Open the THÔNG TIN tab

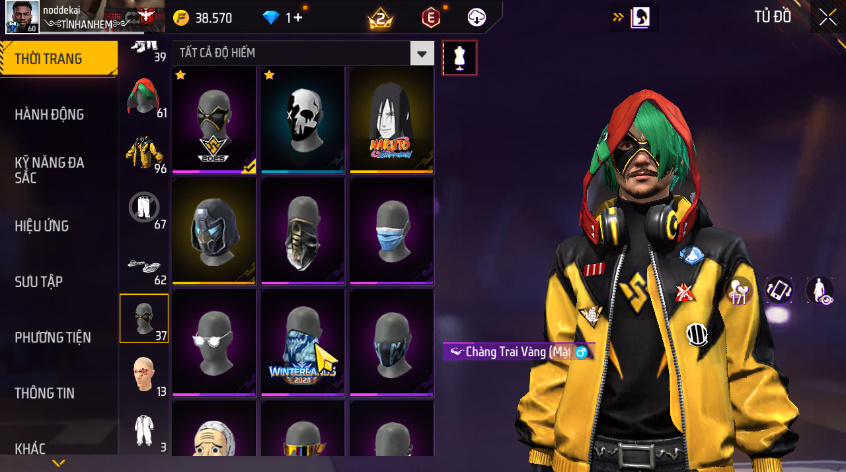[x=44, y=393]
